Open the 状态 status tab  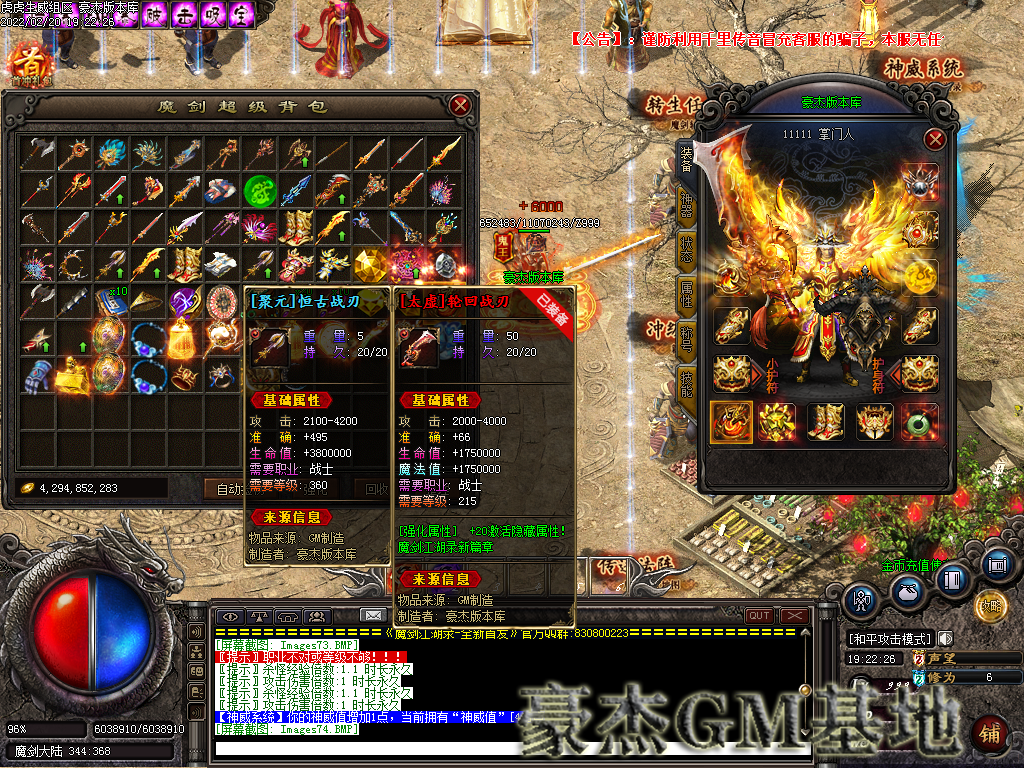click(x=686, y=247)
